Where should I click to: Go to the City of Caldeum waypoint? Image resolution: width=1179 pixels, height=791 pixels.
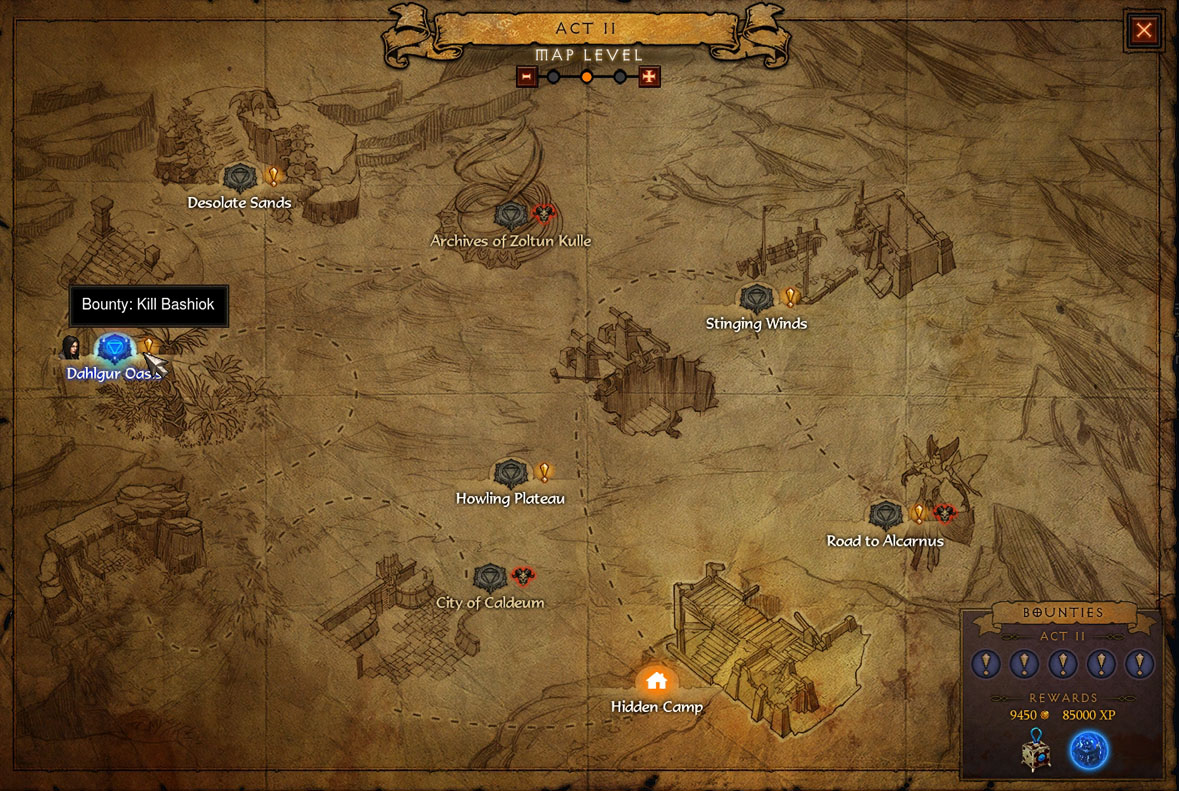pyautogui.click(x=490, y=577)
